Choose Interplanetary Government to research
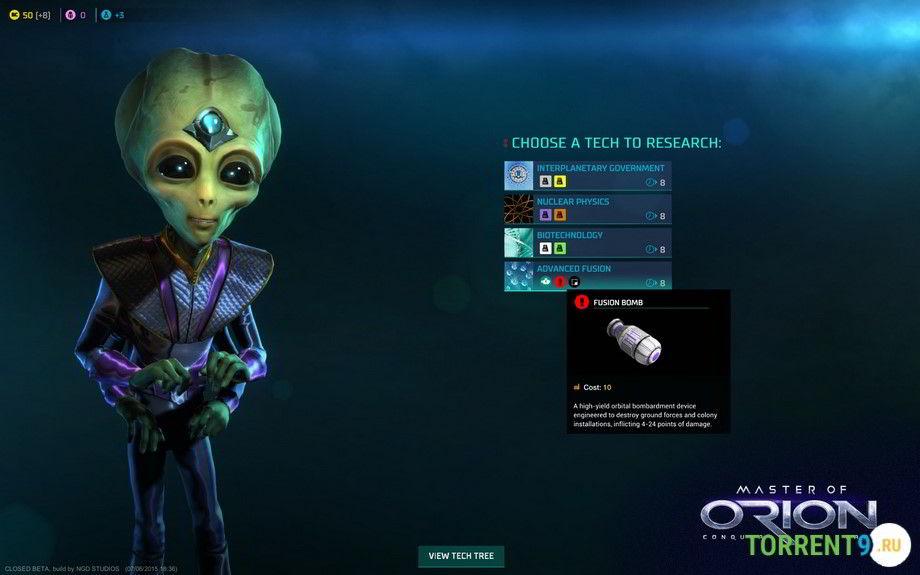This screenshot has width=920, height=575. (x=600, y=168)
